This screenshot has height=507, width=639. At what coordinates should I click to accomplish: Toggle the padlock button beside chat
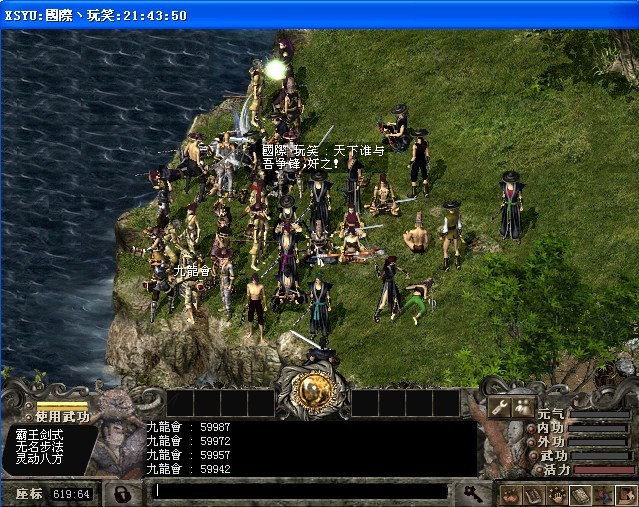click(x=121, y=493)
